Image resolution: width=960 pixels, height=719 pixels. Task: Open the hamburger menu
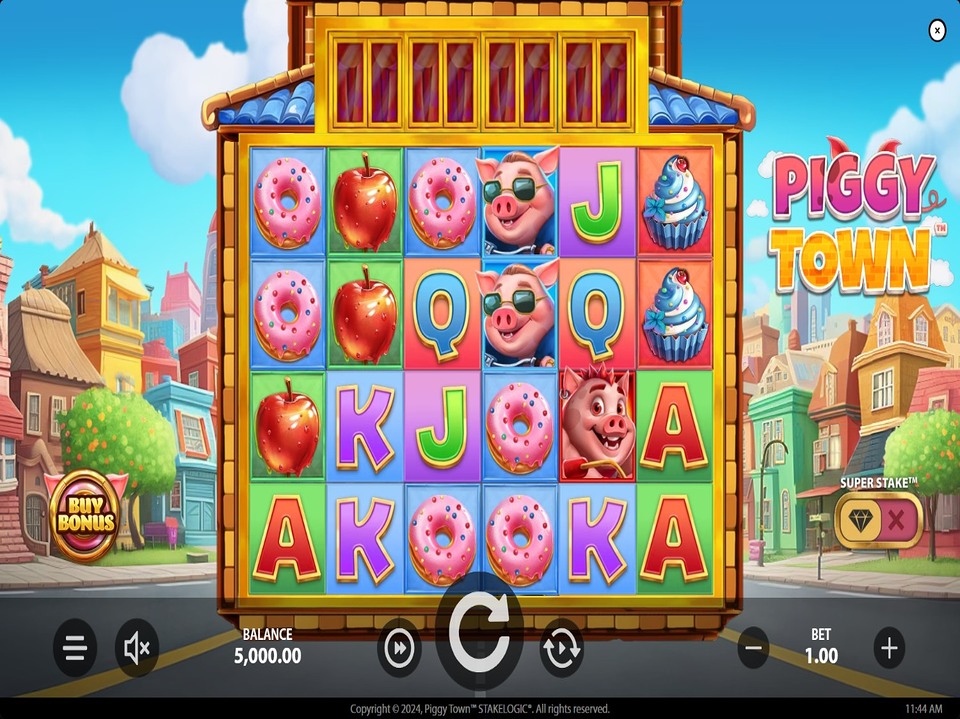[x=75, y=648]
